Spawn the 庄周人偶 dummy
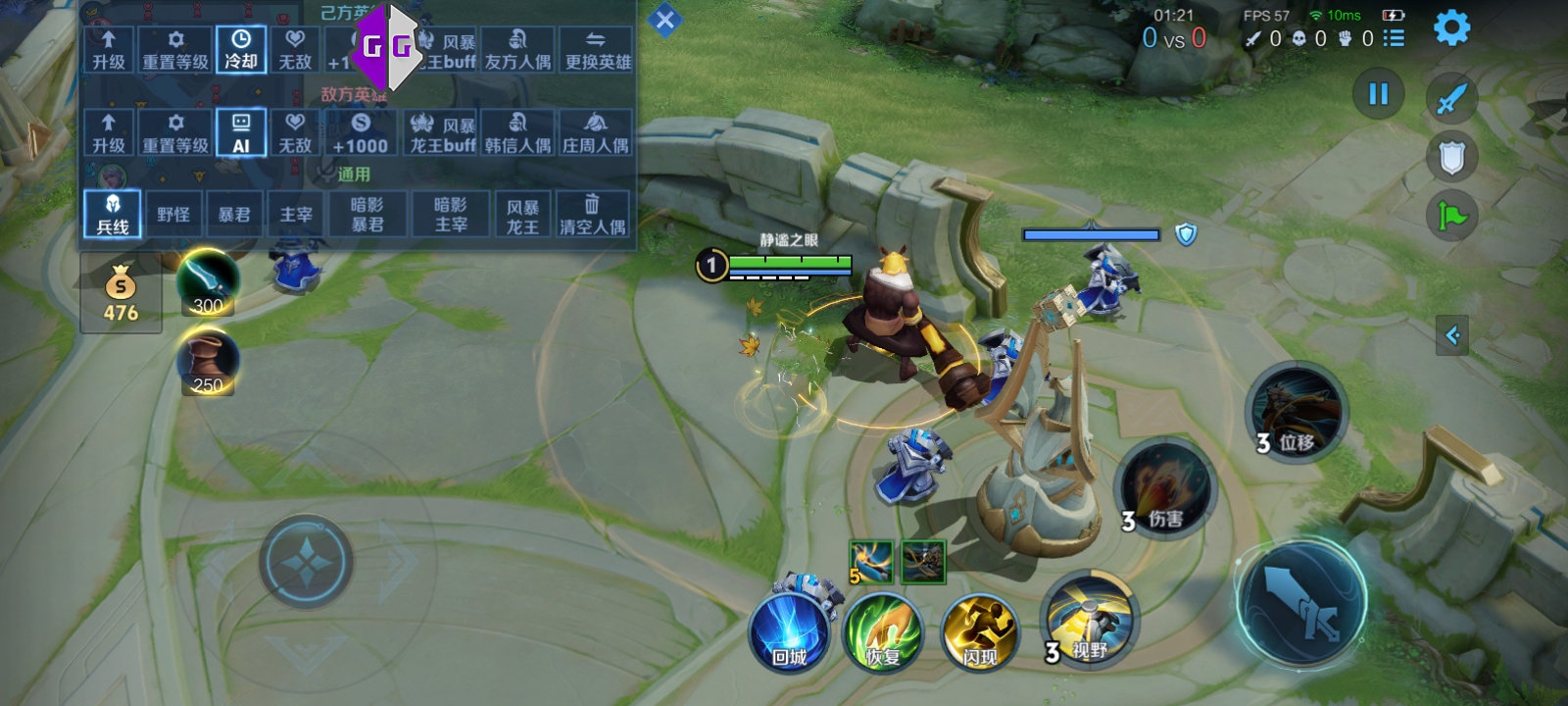The height and width of the screenshot is (706, 1568). coord(596,132)
